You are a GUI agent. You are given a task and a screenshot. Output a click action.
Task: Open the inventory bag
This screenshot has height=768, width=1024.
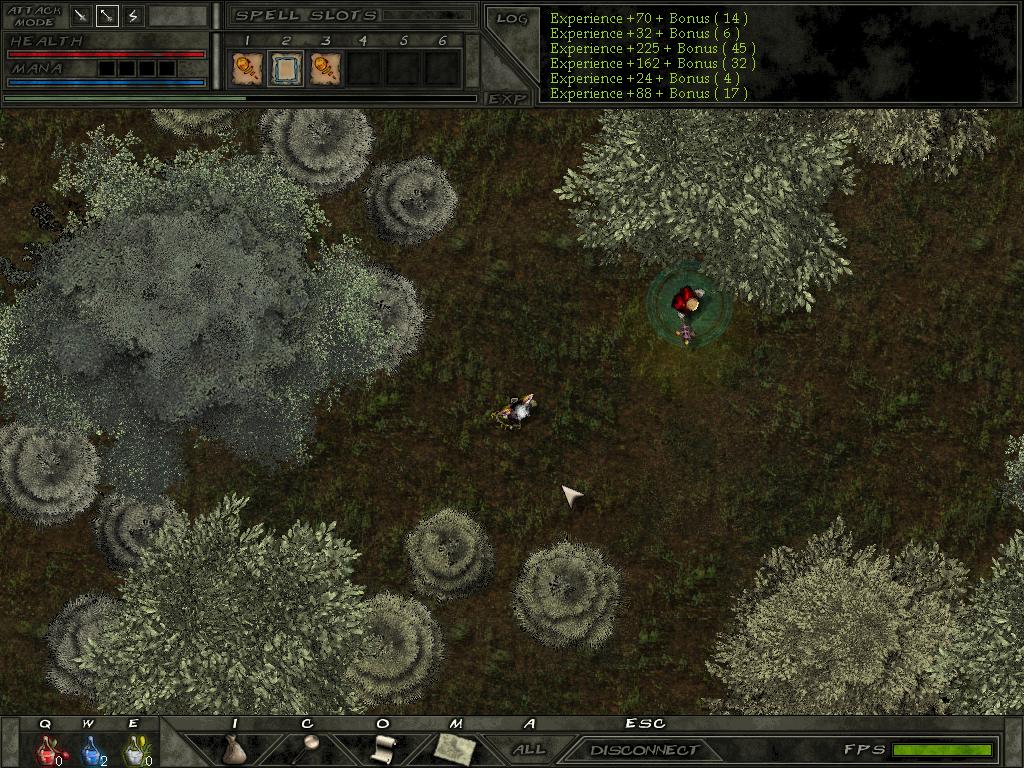click(x=234, y=749)
